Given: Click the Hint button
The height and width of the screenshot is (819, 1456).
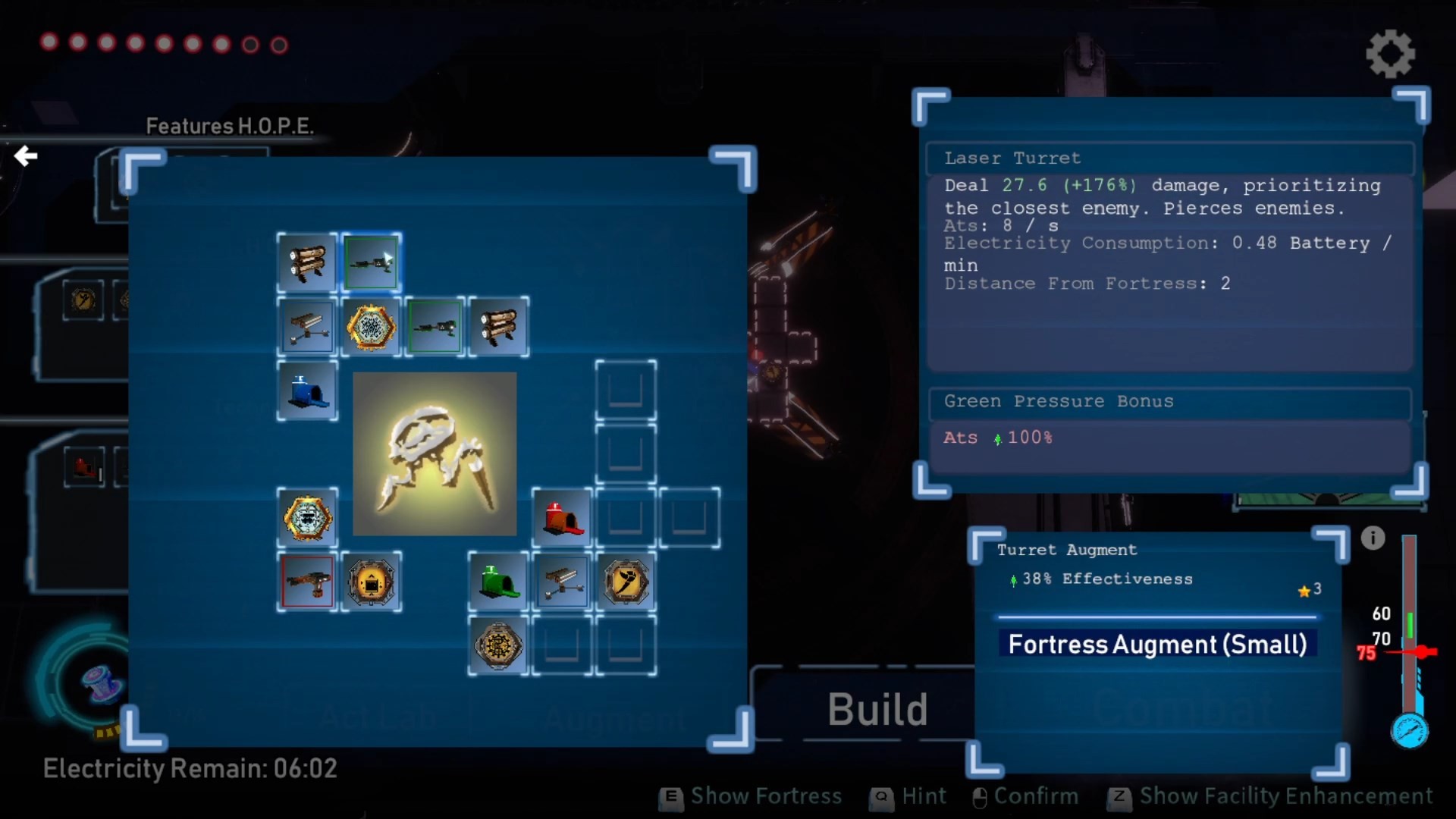Looking at the screenshot, I should tap(908, 797).
